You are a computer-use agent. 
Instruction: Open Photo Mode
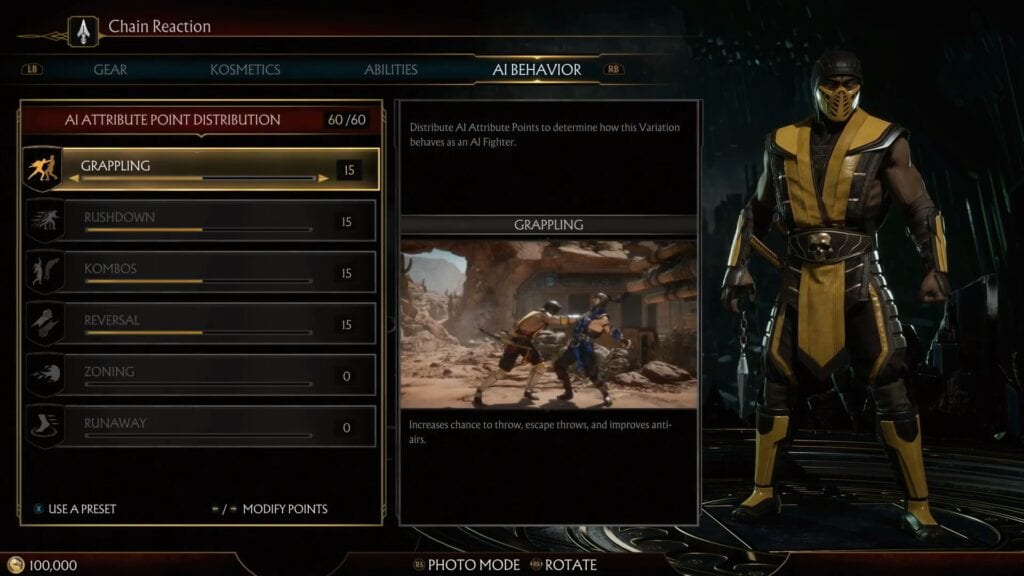[x=473, y=565]
